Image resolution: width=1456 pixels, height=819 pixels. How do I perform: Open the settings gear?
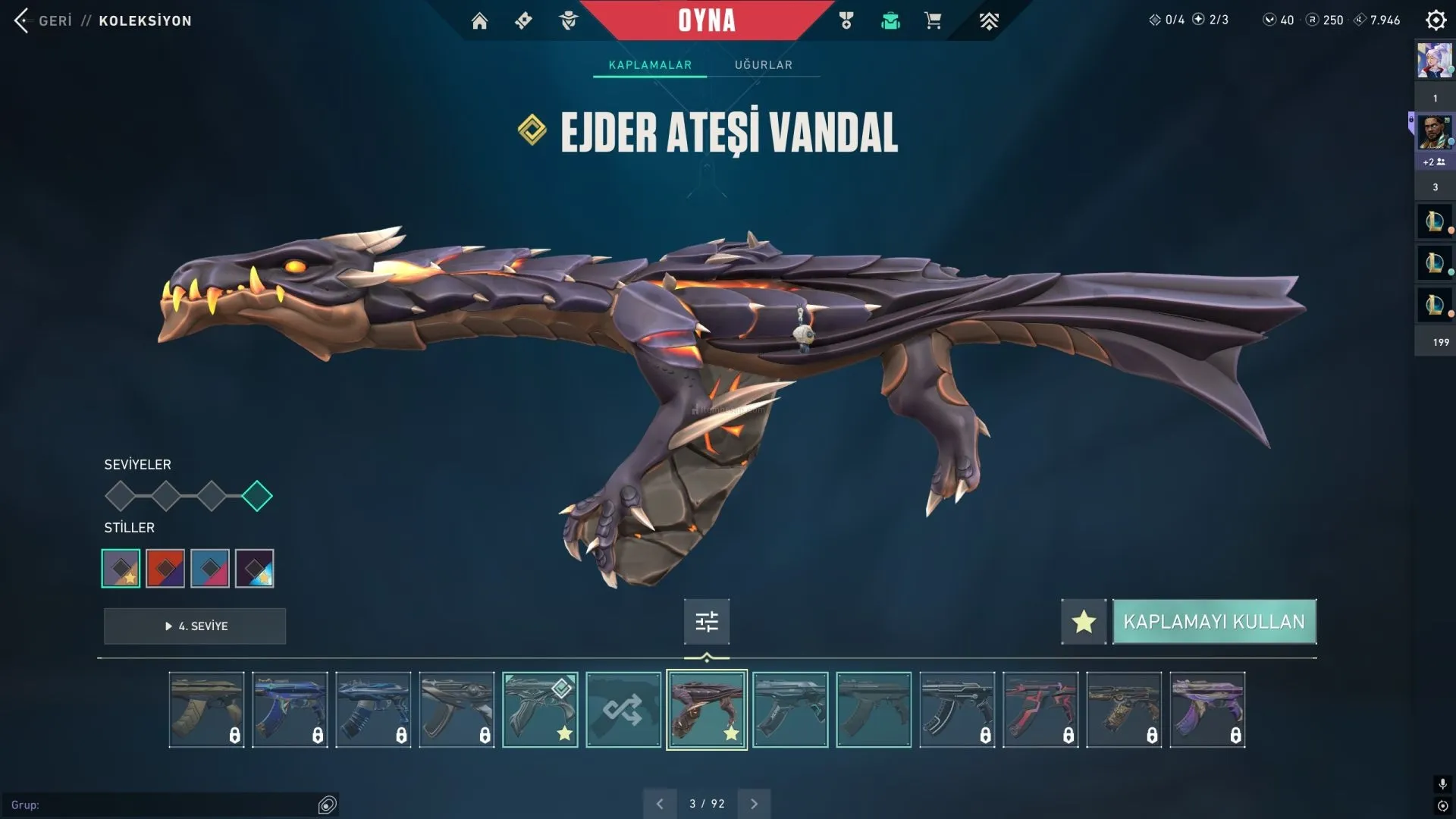point(1436,20)
